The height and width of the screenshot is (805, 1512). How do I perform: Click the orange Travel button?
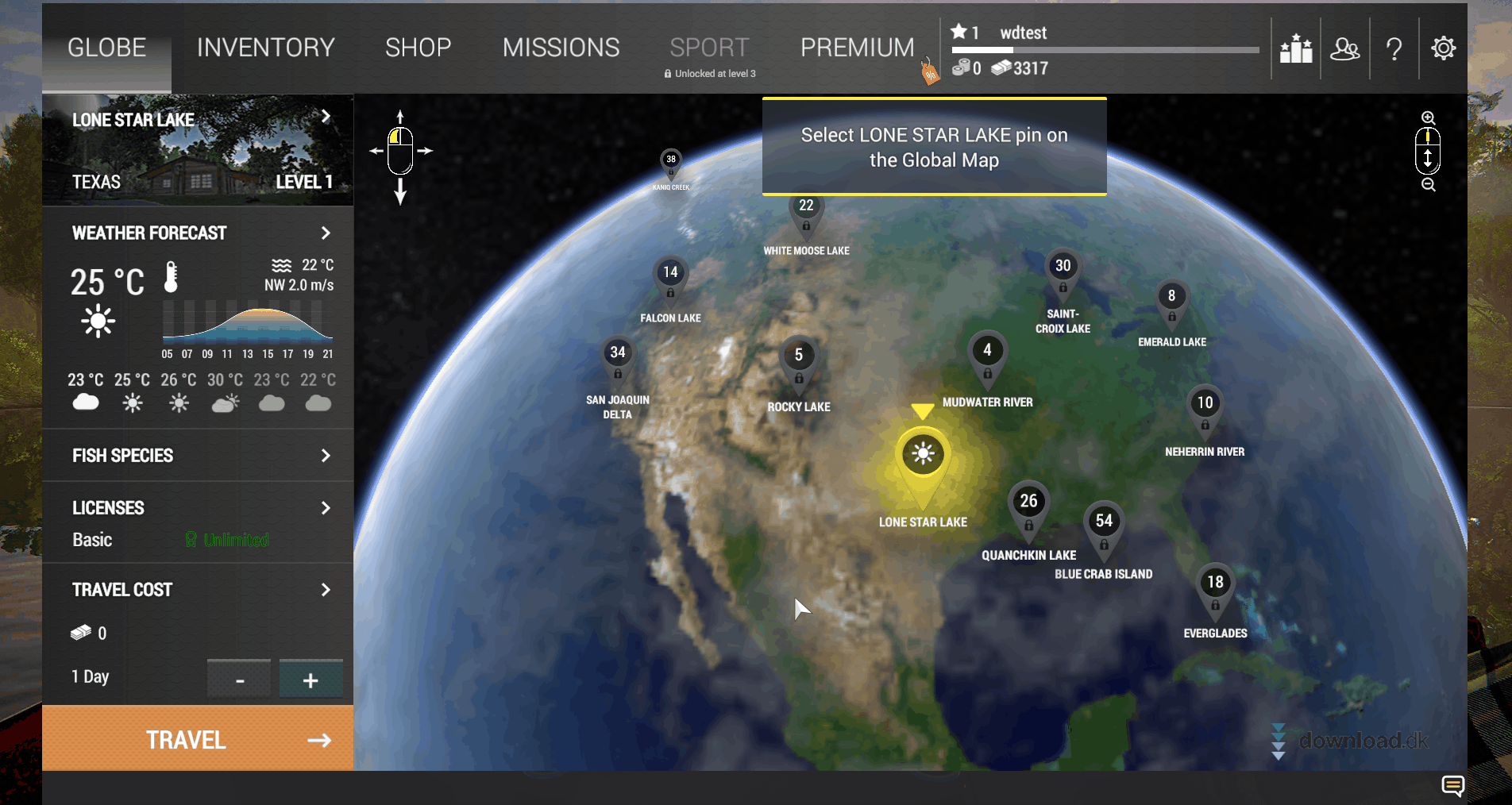coord(198,739)
